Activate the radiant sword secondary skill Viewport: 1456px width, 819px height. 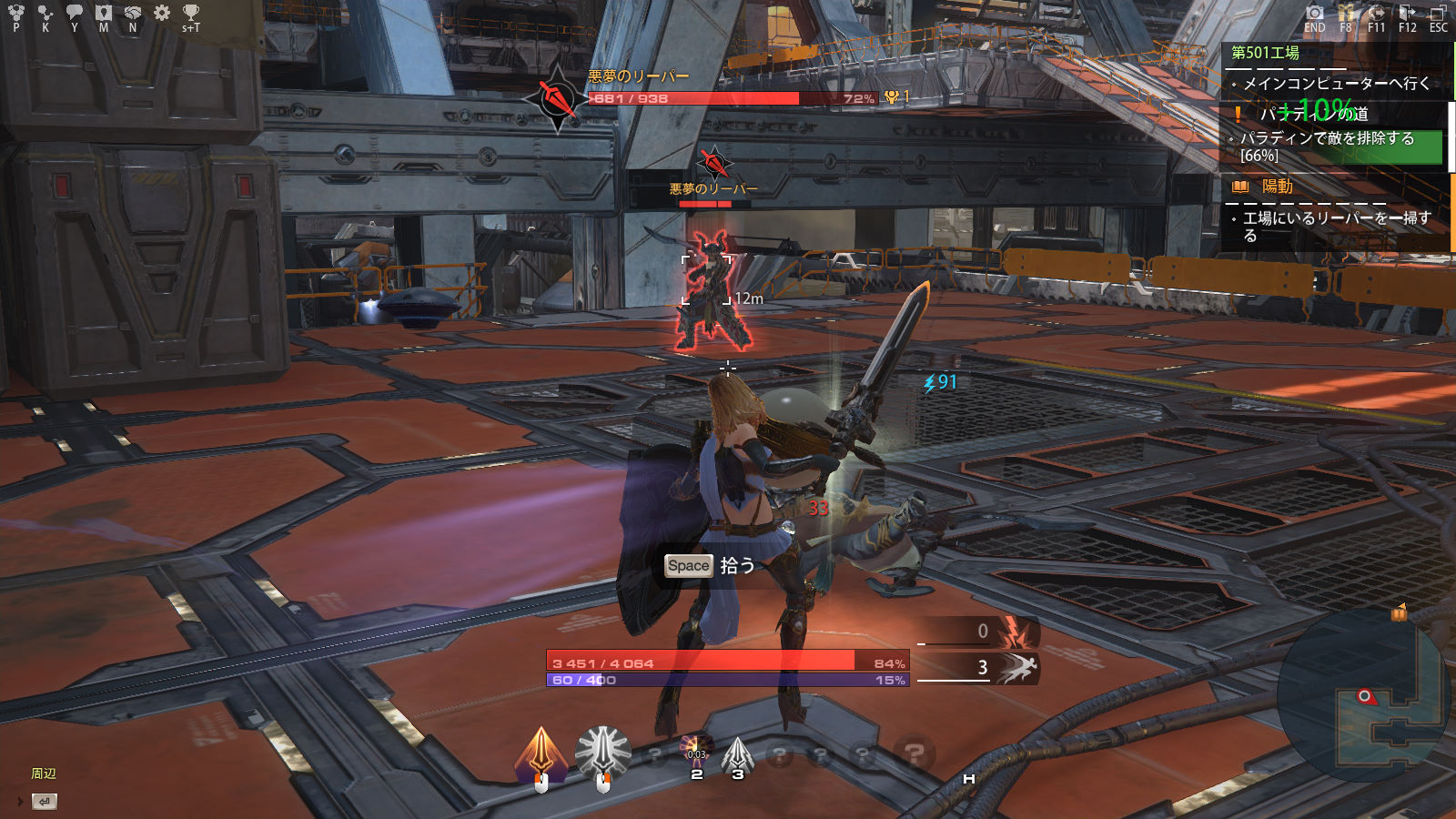(x=602, y=753)
